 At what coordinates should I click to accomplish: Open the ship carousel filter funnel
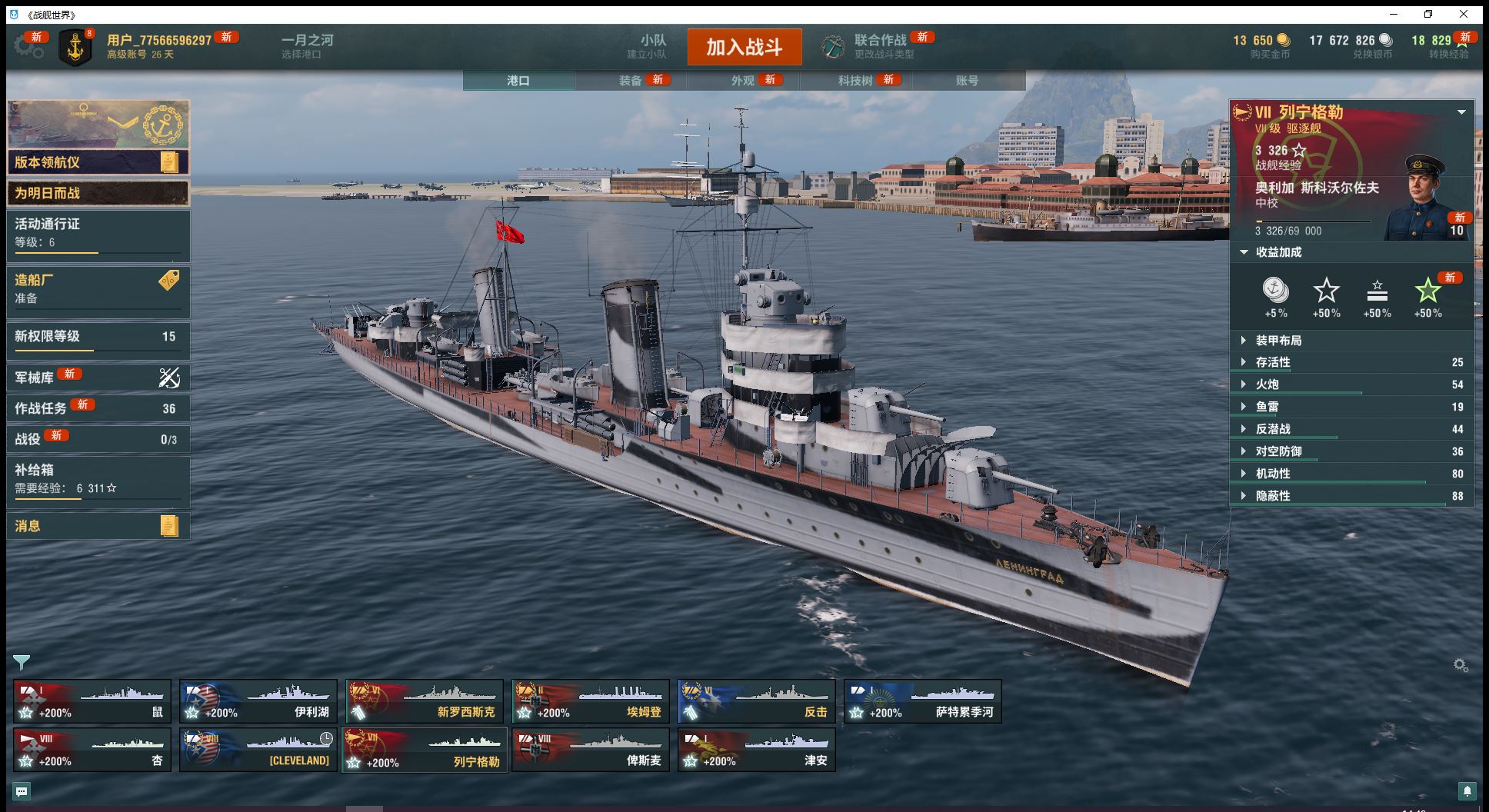point(22,662)
